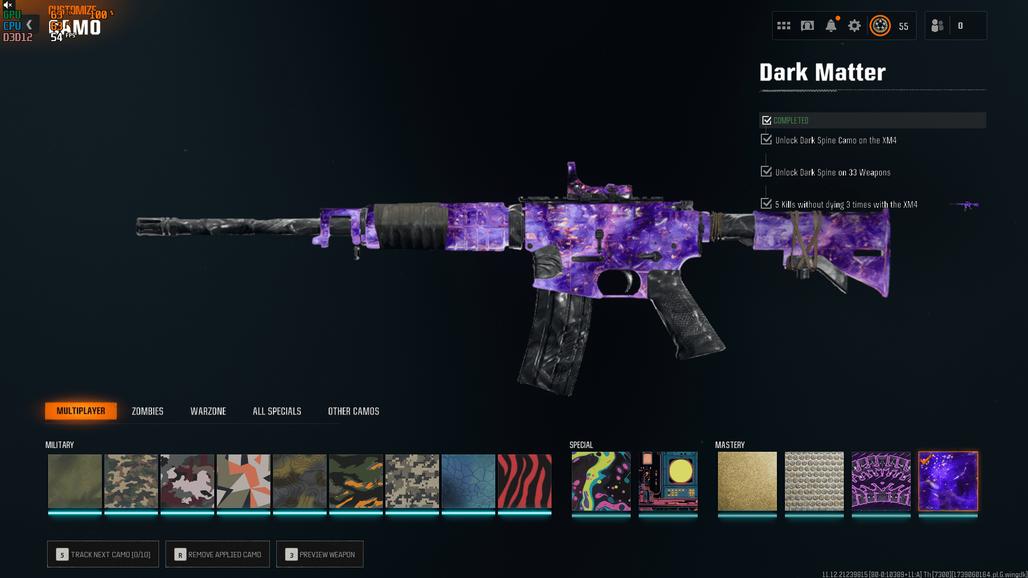Choose the gold mastery camo tile
Viewport: 1028px width, 578px height.
pyautogui.click(x=747, y=482)
